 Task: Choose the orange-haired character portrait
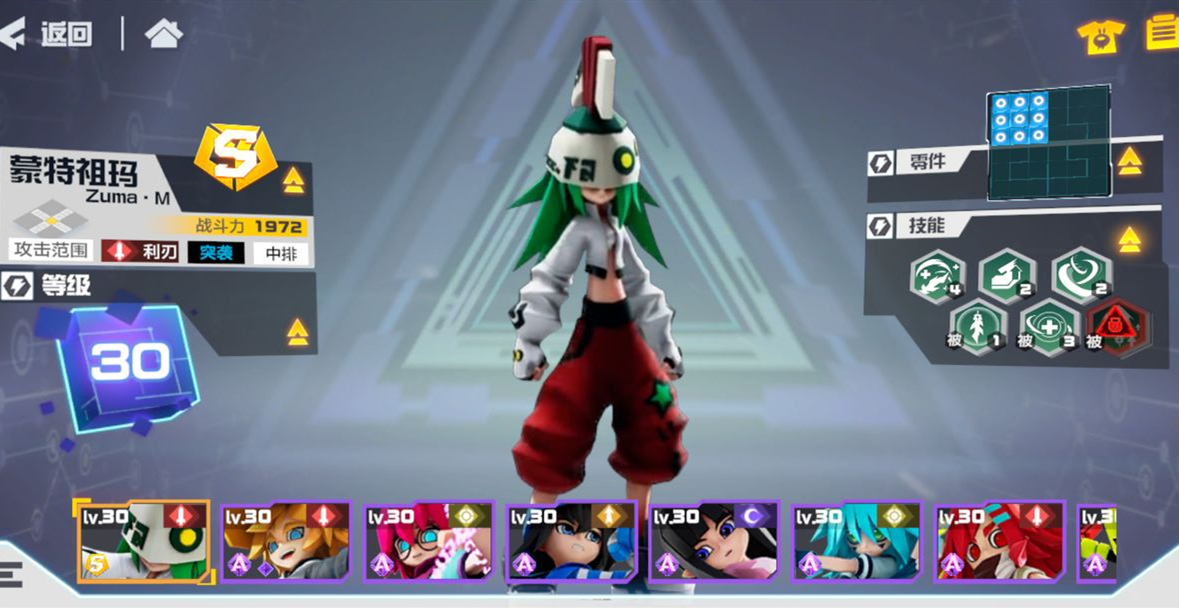click(286, 542)
